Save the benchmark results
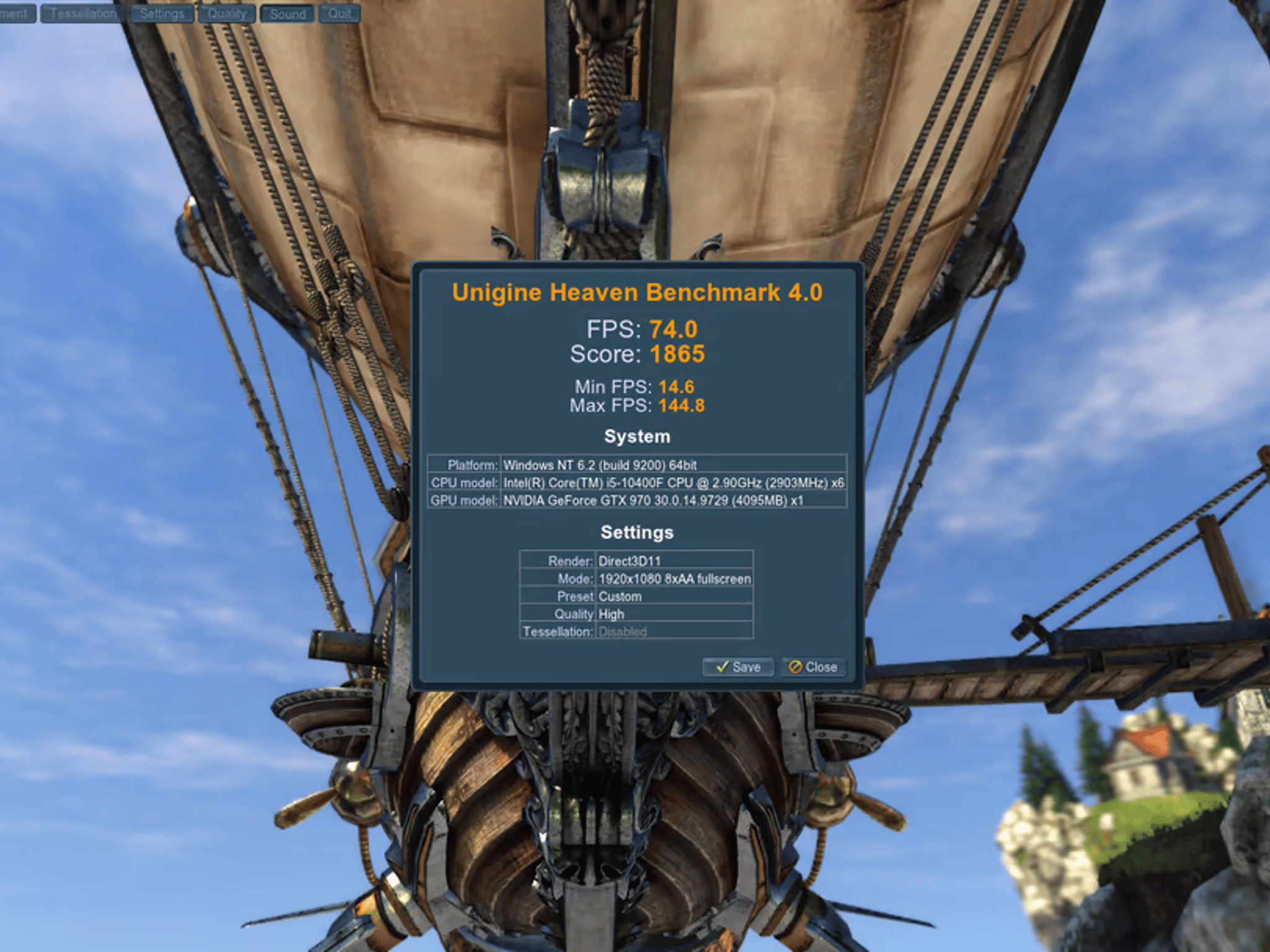Image resolution: width=1270 pixels, height=952 pixels. pos(738,668)
